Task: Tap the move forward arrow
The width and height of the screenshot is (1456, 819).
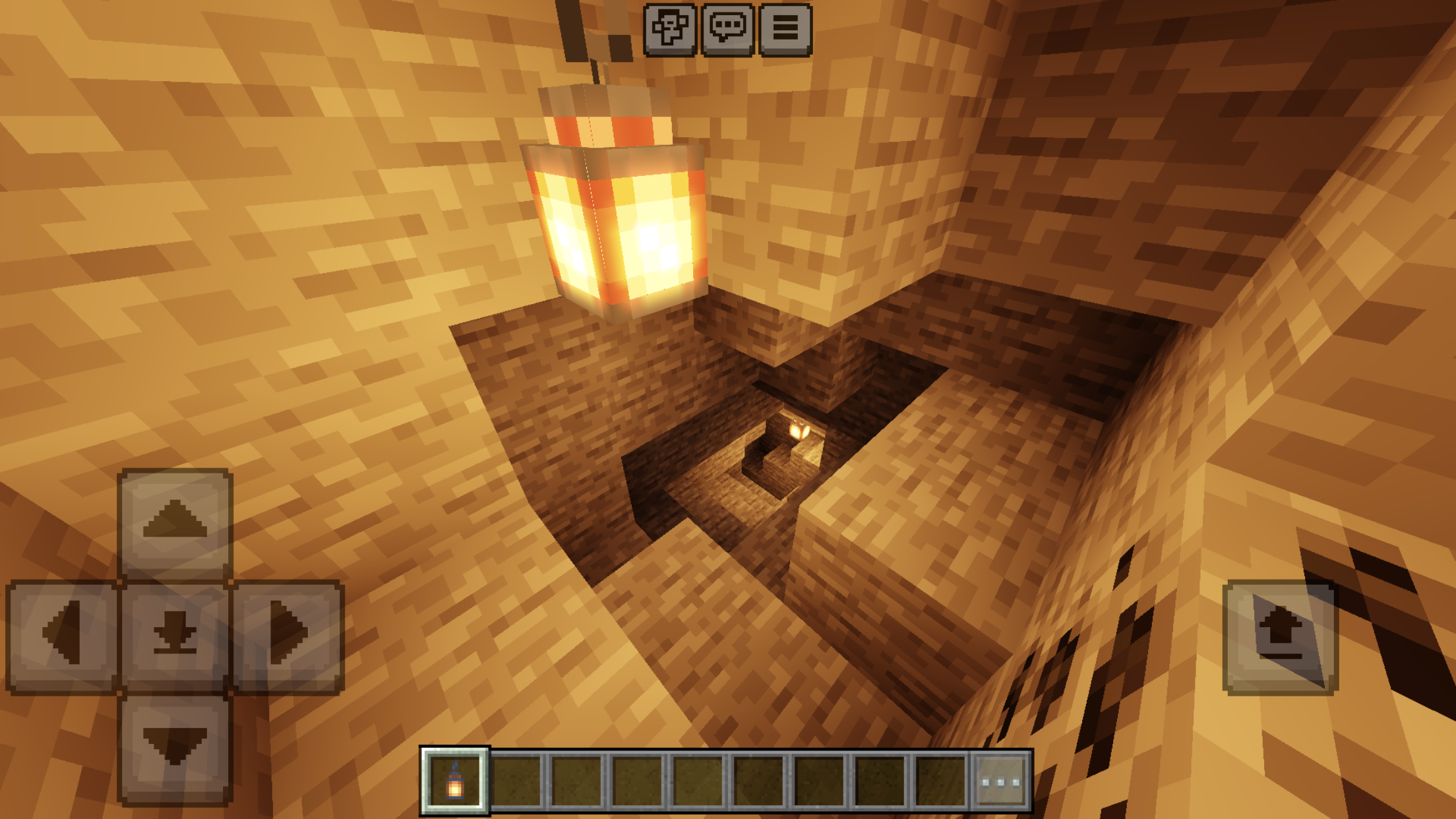Action: (175, 522)
